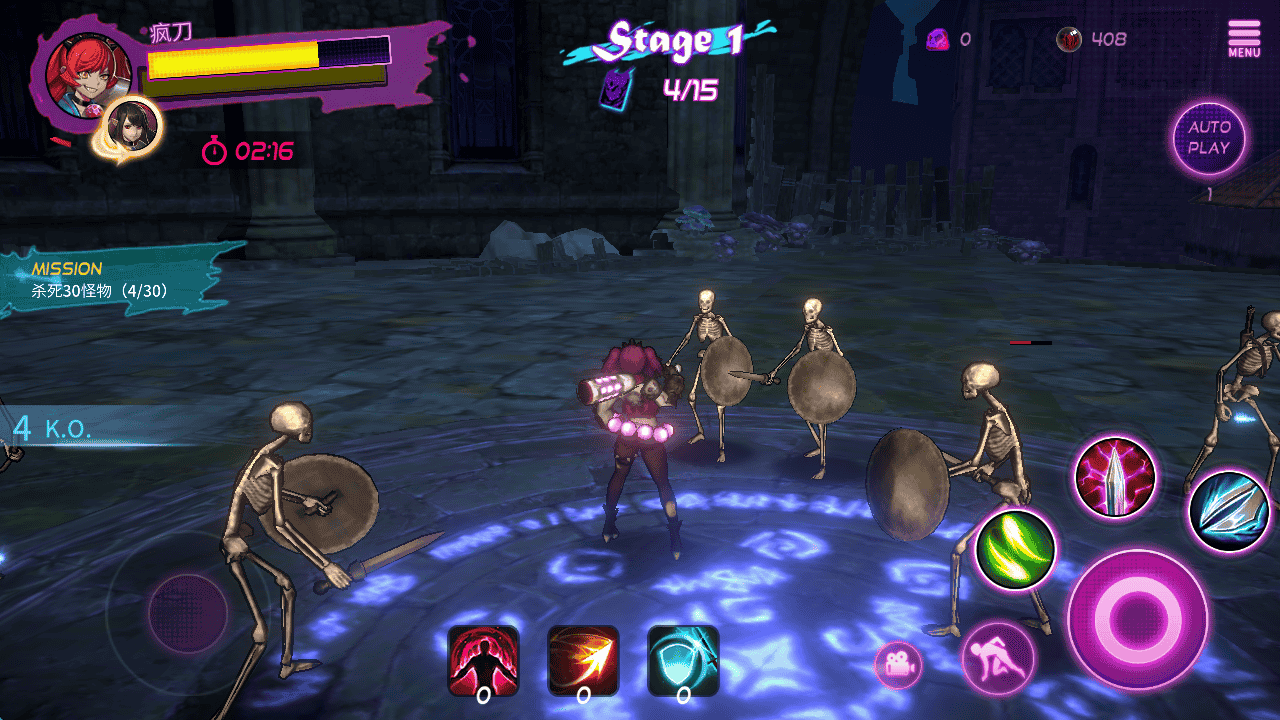Use the red crystal sword skill
1280x720 pixels.
[1115, 477]
